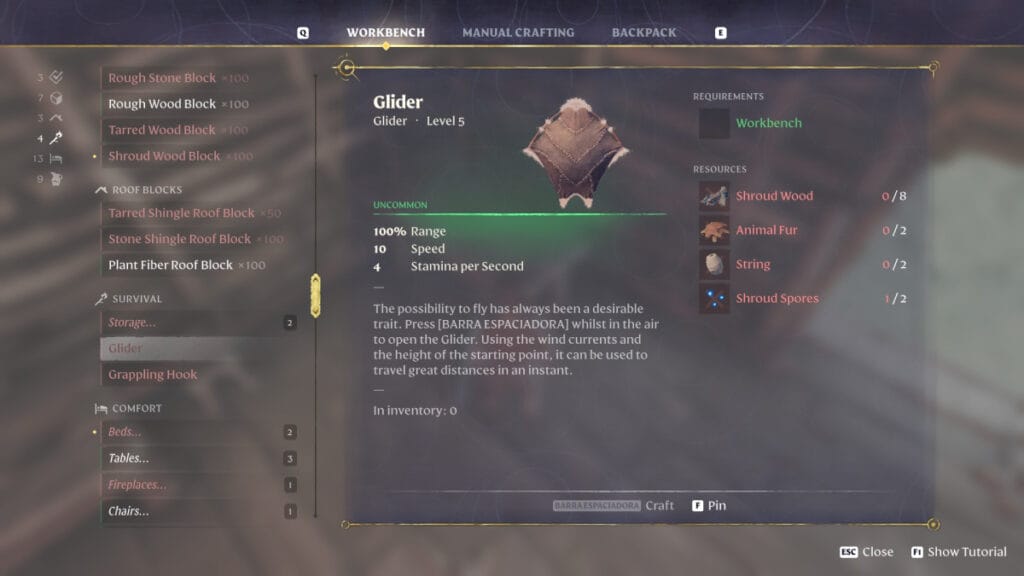Expand the Storage recipe group
The height and width of the screenshot is (576, 1024).
[x=132, y=323]
